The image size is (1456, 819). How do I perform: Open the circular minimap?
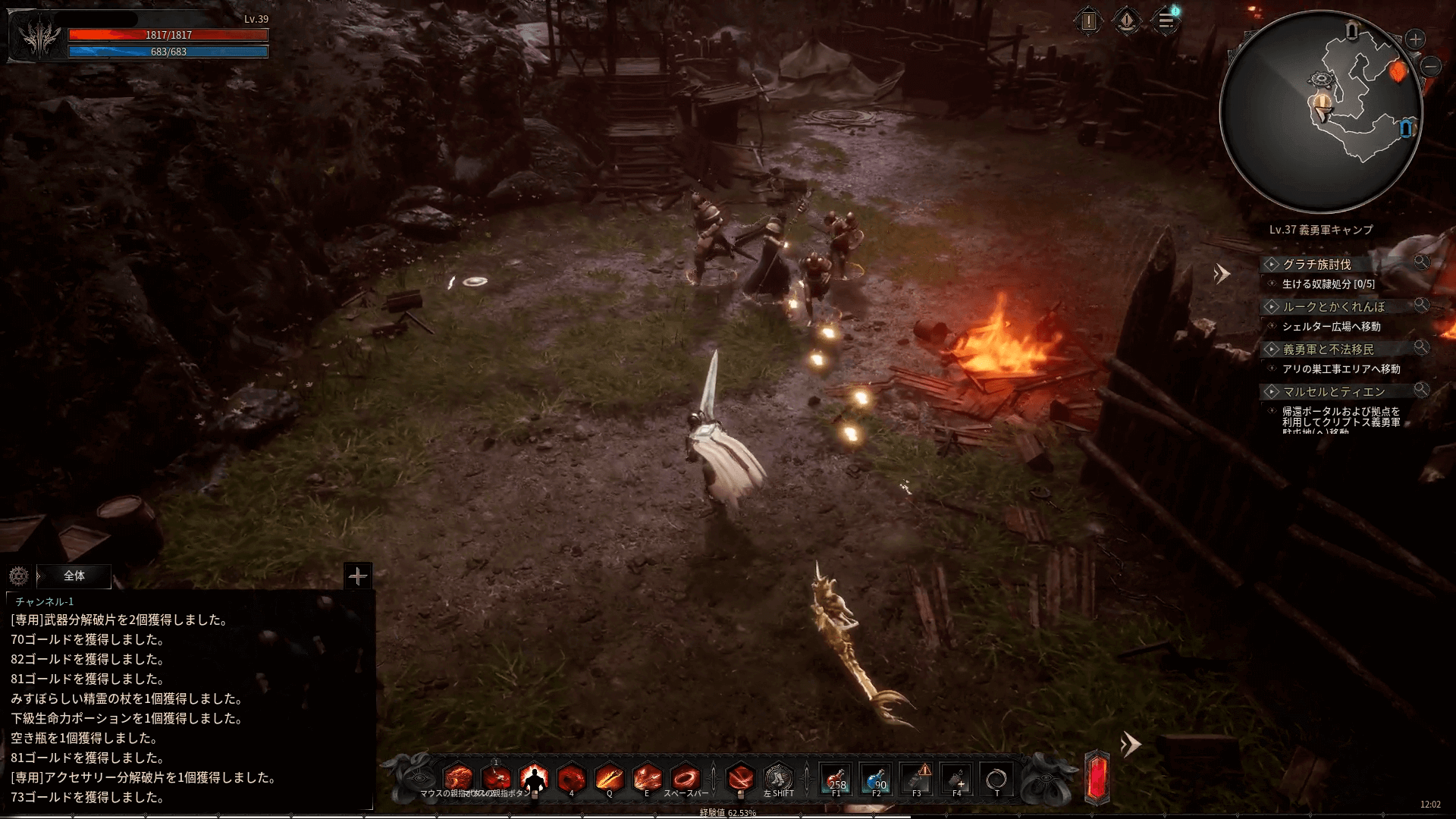coord(1320,111)
